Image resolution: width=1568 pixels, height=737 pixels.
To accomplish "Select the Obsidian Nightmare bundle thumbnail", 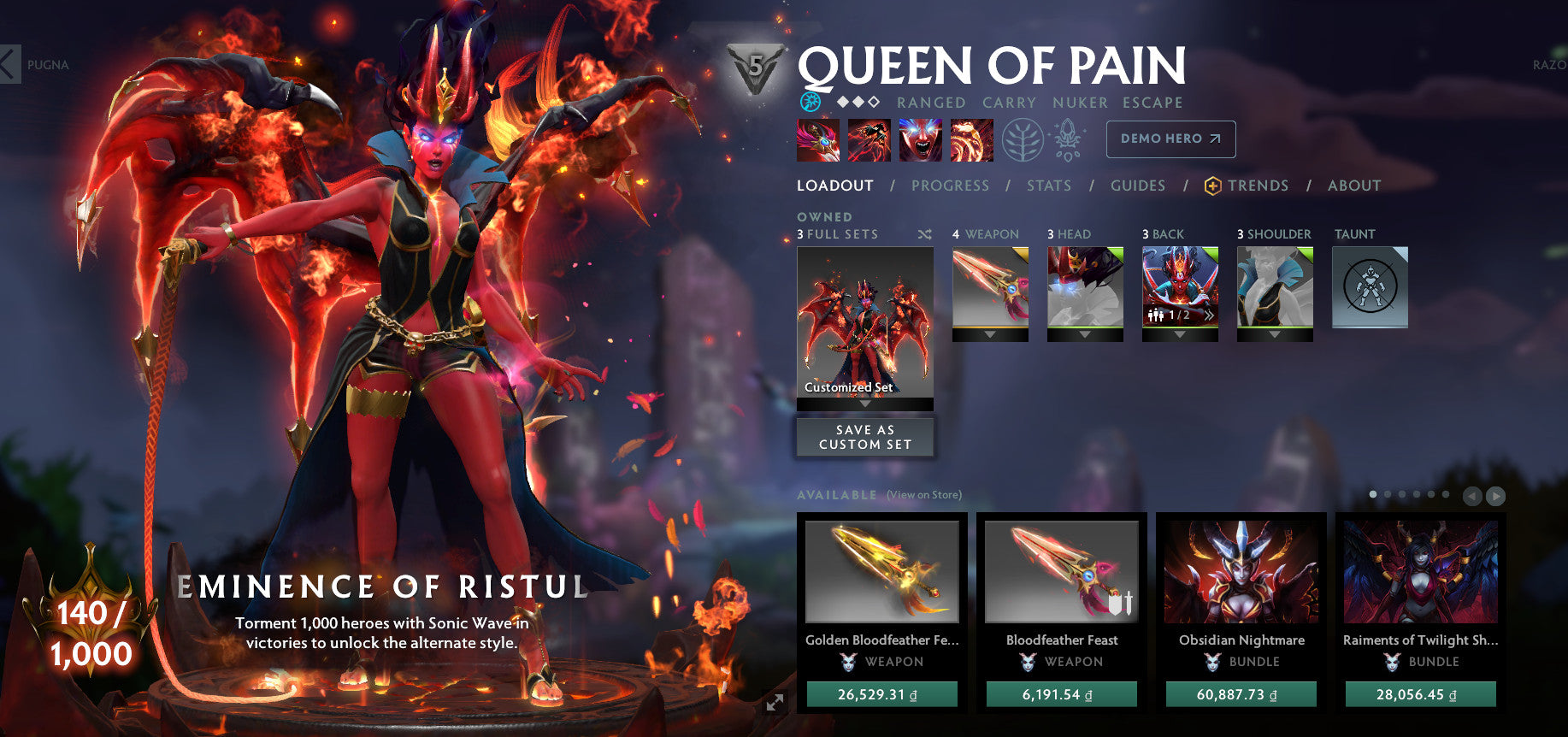I will click(1241, 572).
